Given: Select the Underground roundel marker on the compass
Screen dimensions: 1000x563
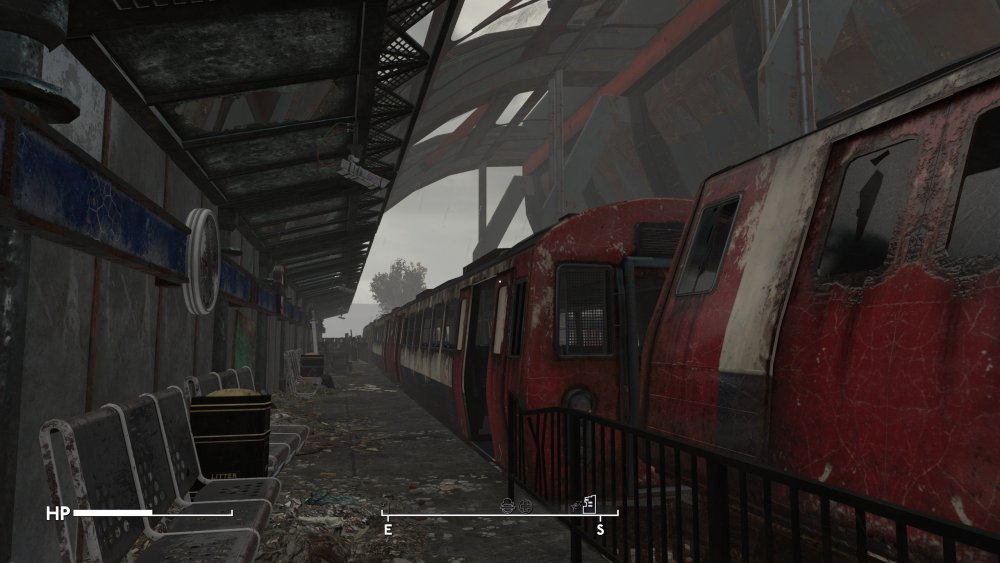Looking at the screenshot, I should pyautogui.click(x=509, y=506).
